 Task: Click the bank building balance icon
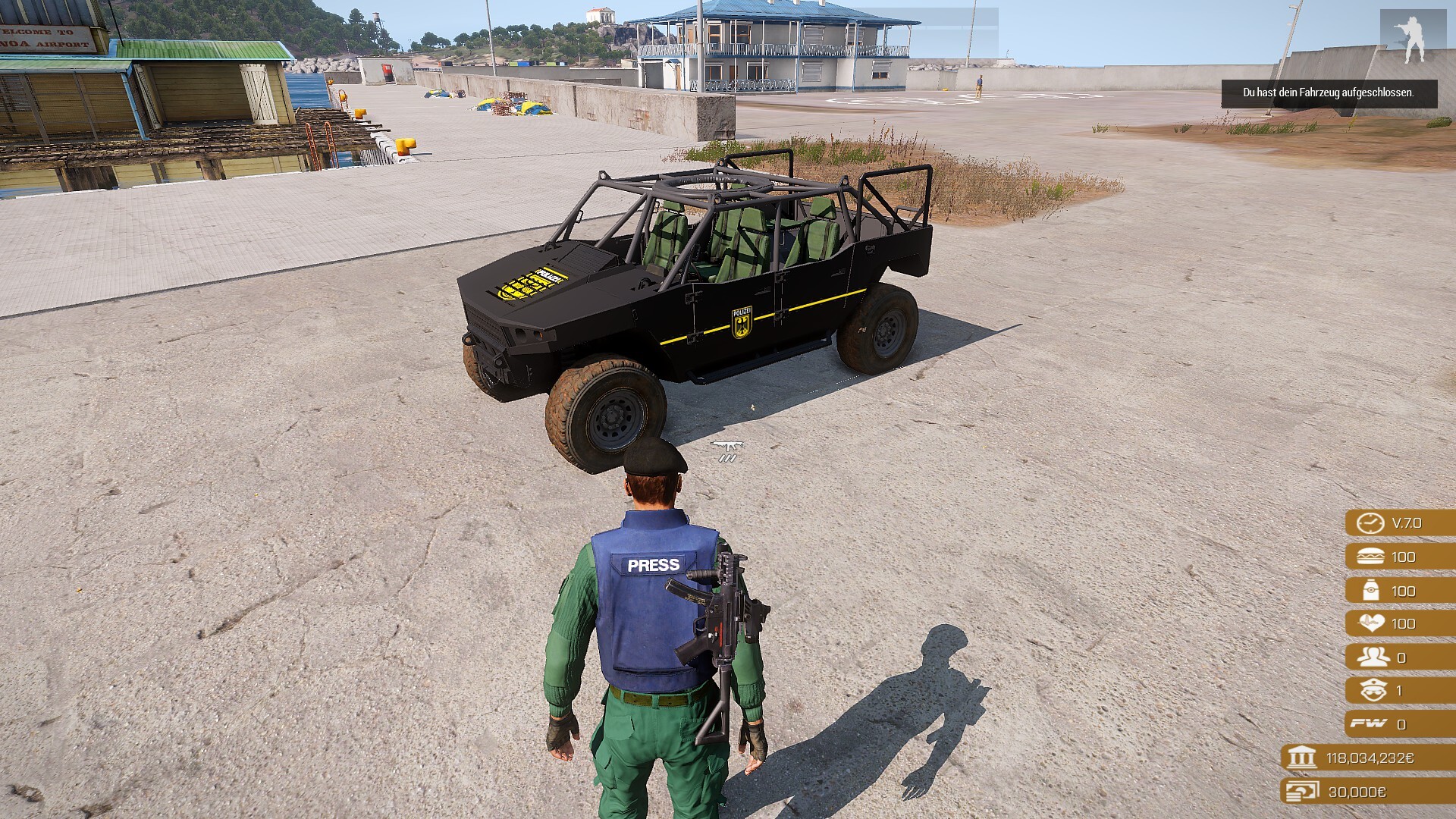tap(1301, 757)
